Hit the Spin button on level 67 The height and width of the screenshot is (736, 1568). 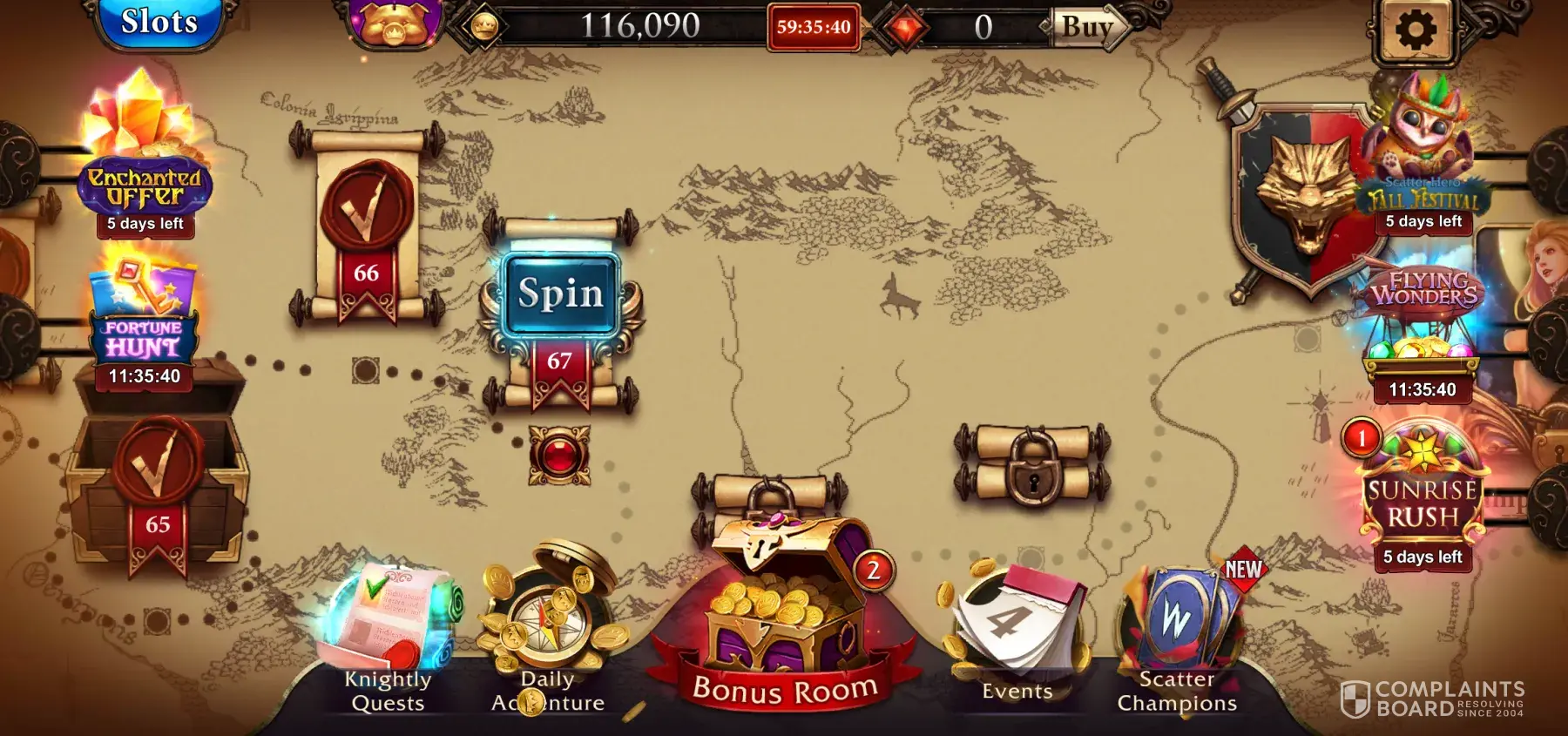coord(561,294)
